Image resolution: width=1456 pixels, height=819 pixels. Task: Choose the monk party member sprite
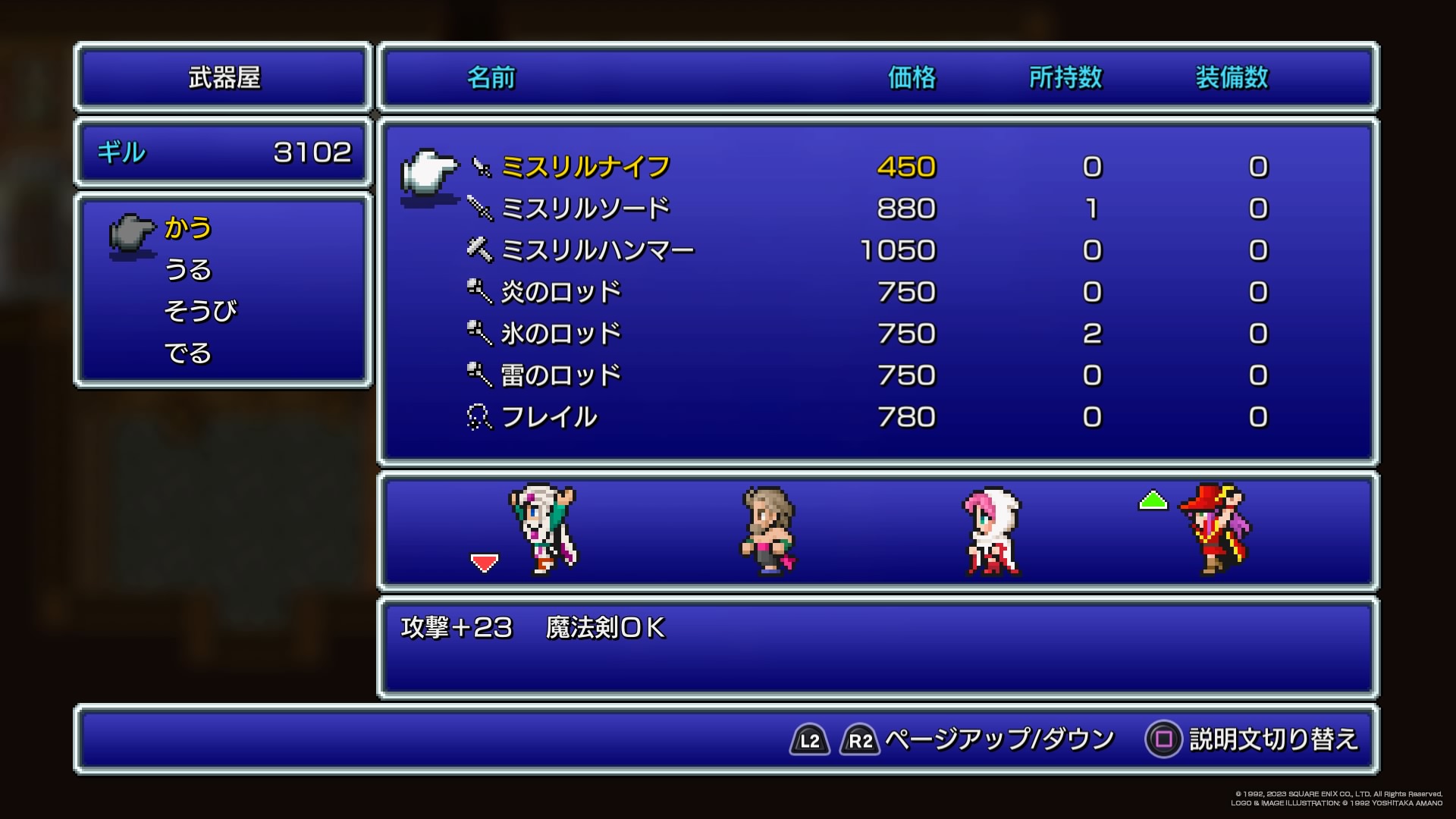768,532
